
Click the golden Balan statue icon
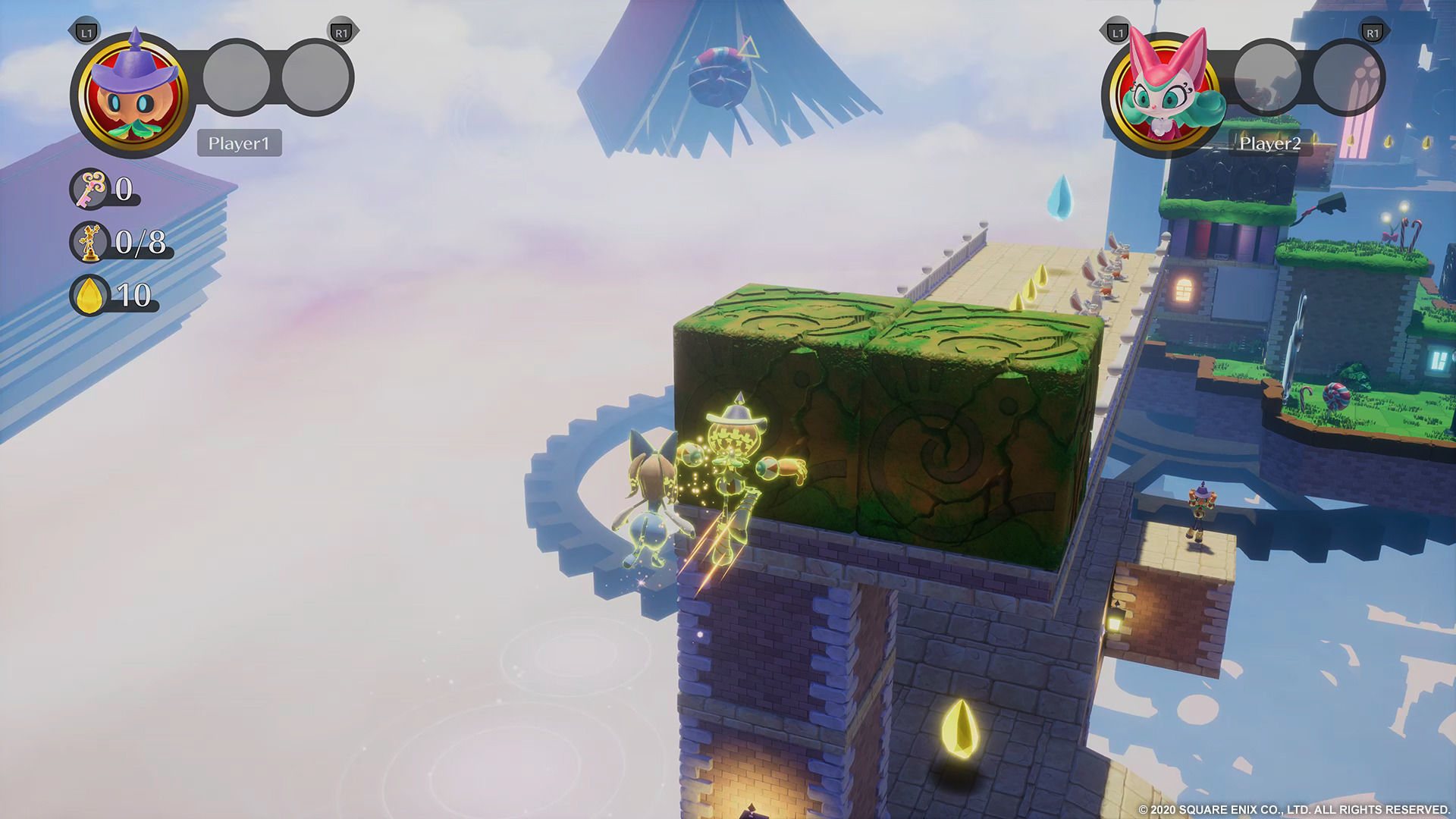[90, 242]
